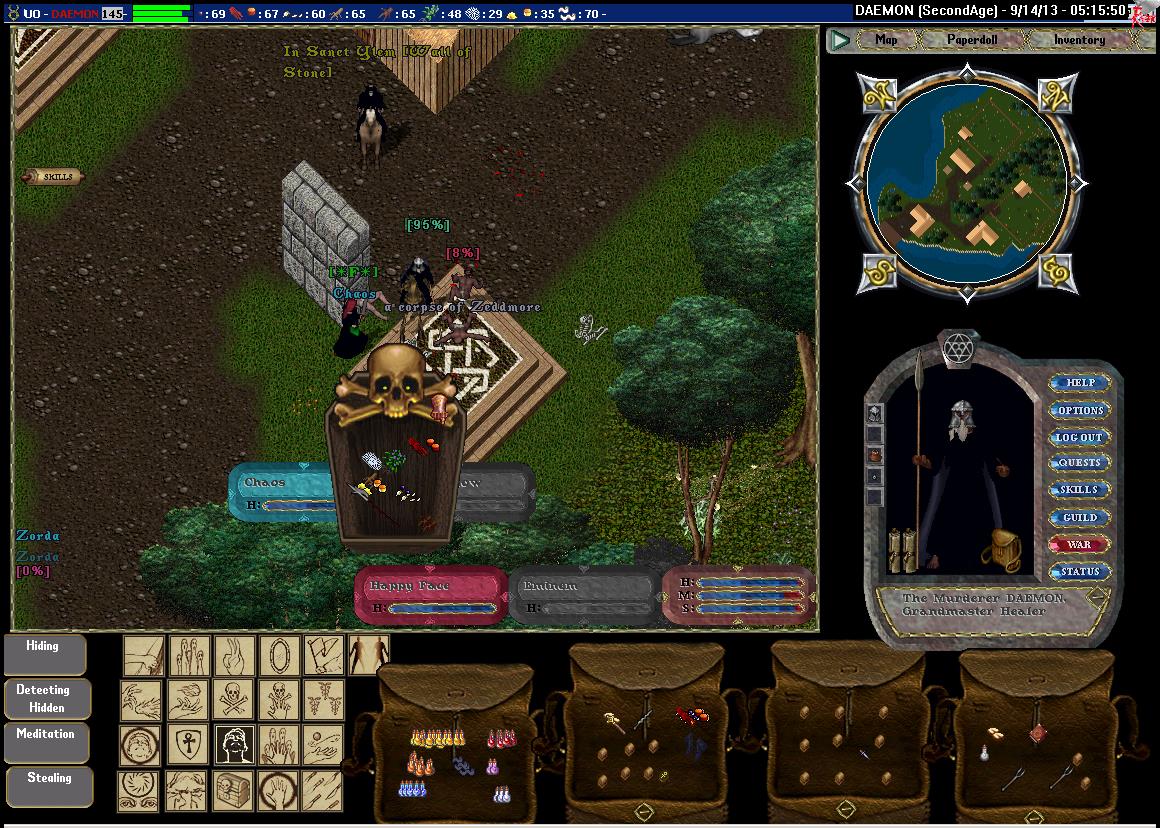Screen dimensions: 1160x828
Task: Click the LOG OUT button
Action: tap(1080, 437)
